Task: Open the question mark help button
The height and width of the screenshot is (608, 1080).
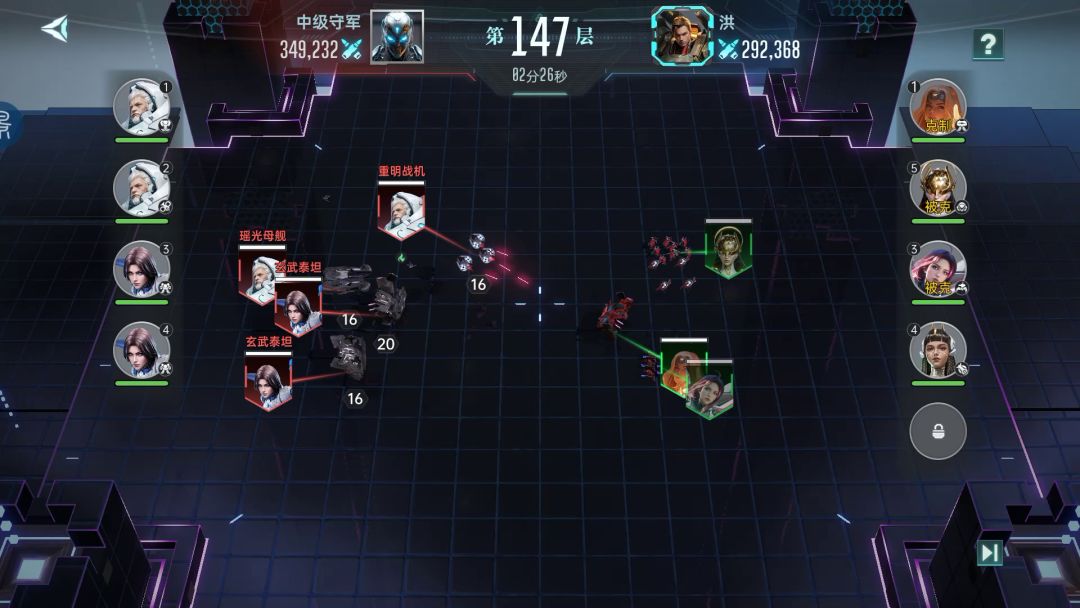Action: click(988, 44)
